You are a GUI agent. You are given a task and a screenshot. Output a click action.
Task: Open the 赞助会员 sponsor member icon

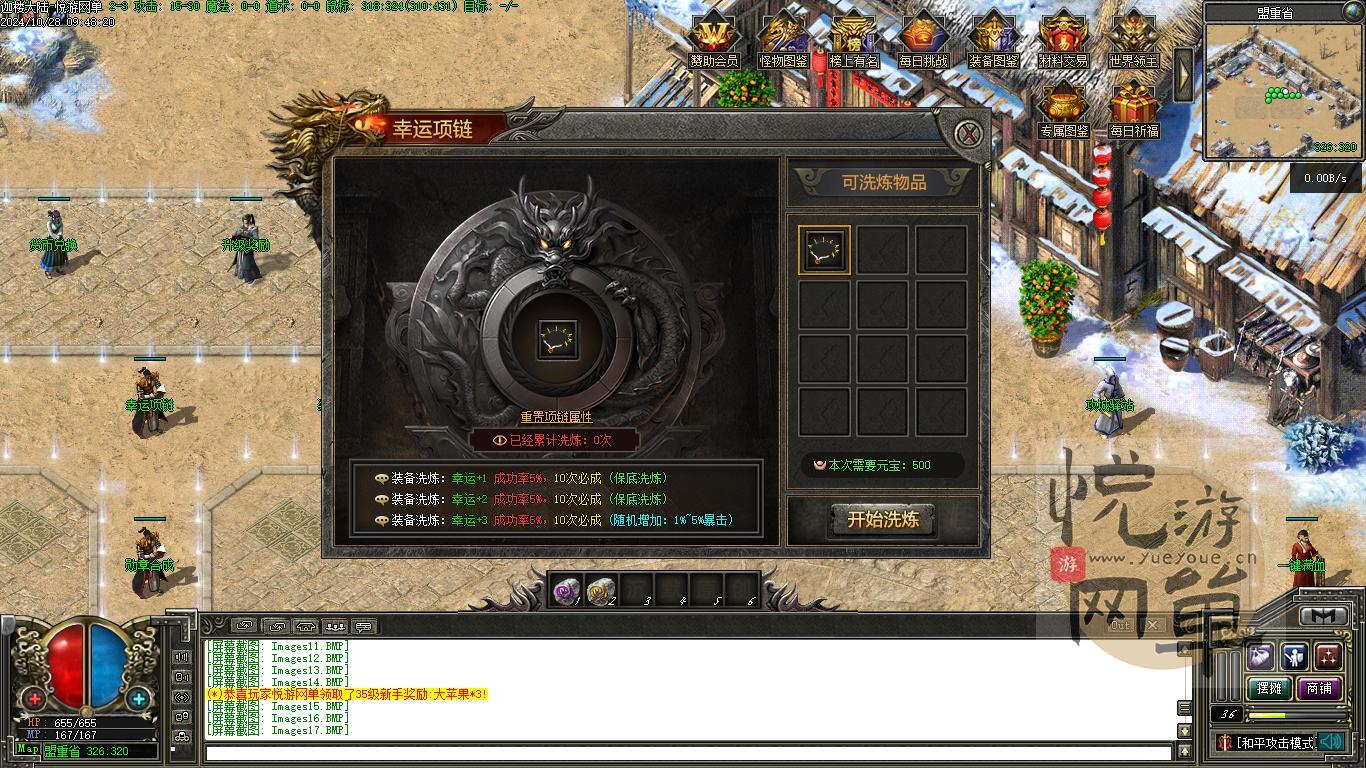tap(714, 40)
